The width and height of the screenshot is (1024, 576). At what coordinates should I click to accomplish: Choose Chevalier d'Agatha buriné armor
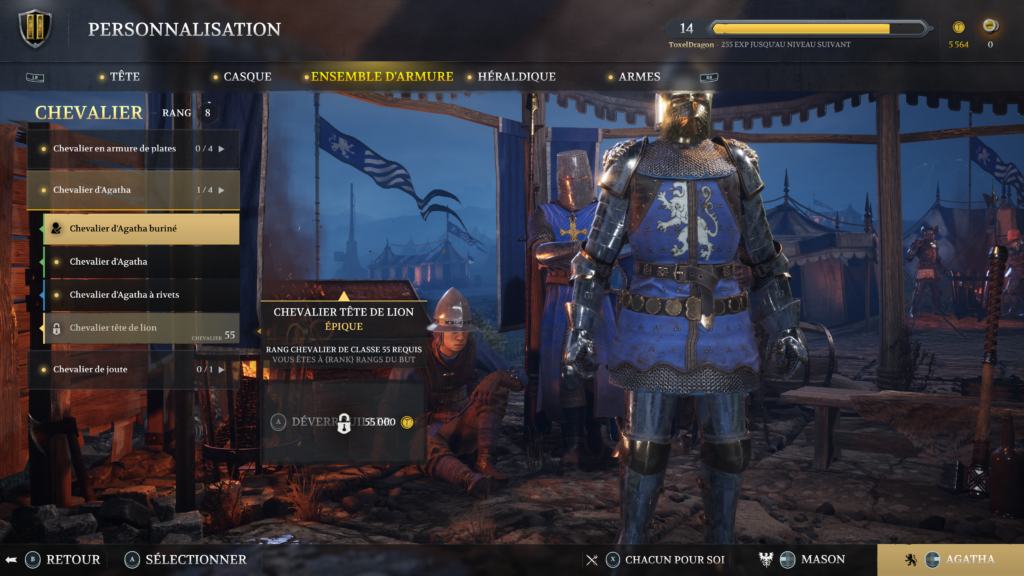pos(141,228)
